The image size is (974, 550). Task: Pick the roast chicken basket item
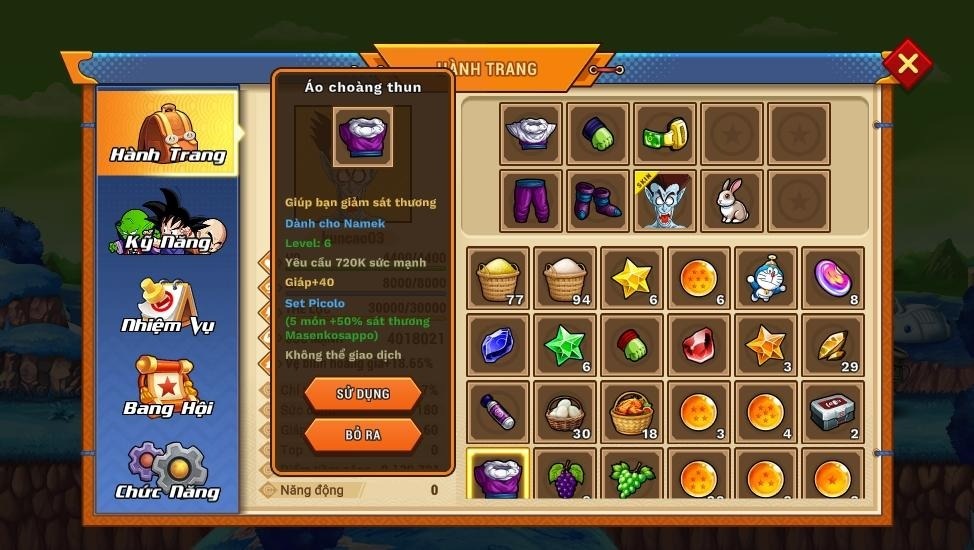(x=632, y=412)
